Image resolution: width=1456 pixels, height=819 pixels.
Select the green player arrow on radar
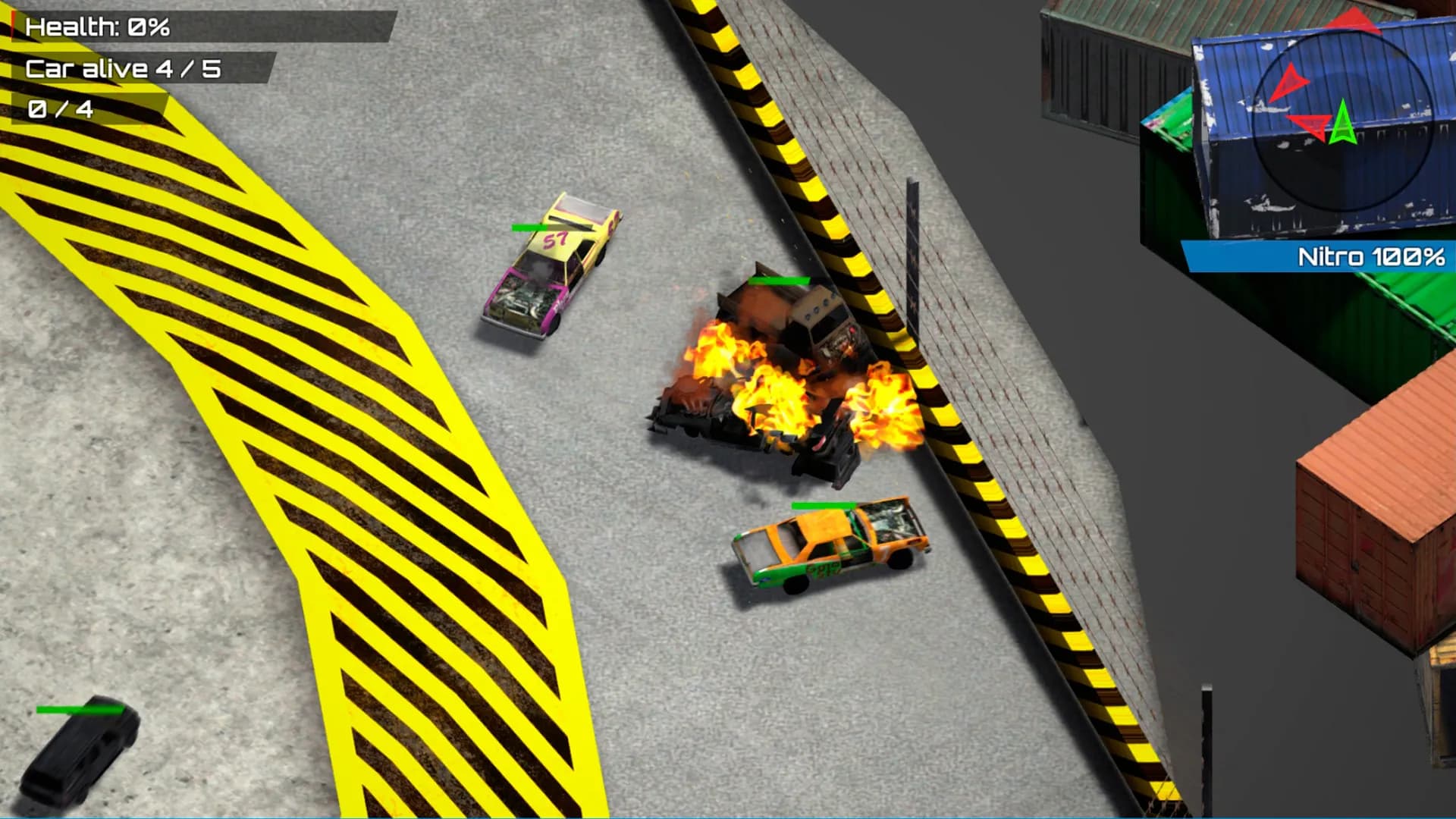click(1342, 124)
